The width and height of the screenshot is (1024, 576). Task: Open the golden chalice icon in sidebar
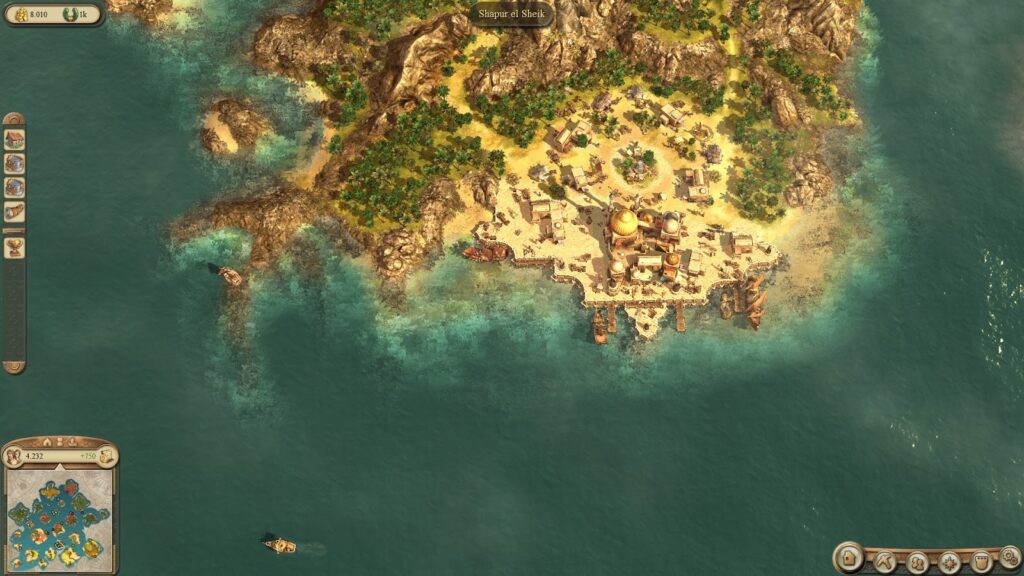14,247
